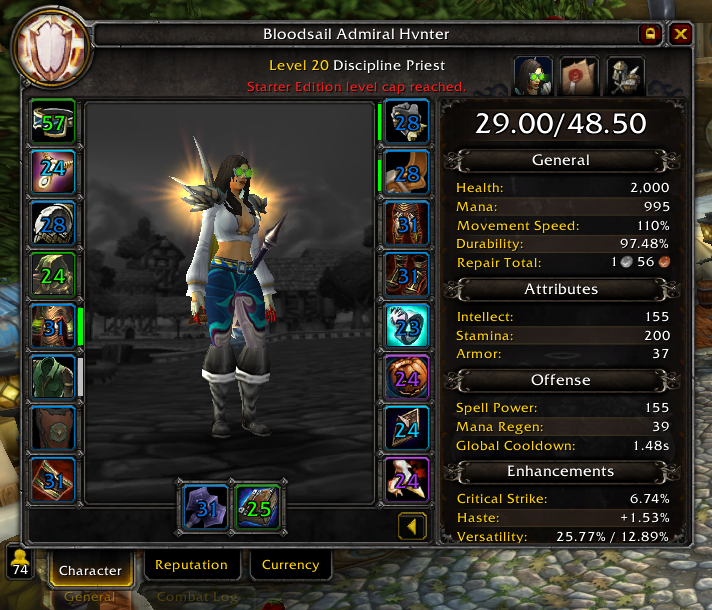Image resolution: width=712 pixels, height=610 pixels.
Task: Open the equipment manager helmet icon
Action: [x=625, y=76]
